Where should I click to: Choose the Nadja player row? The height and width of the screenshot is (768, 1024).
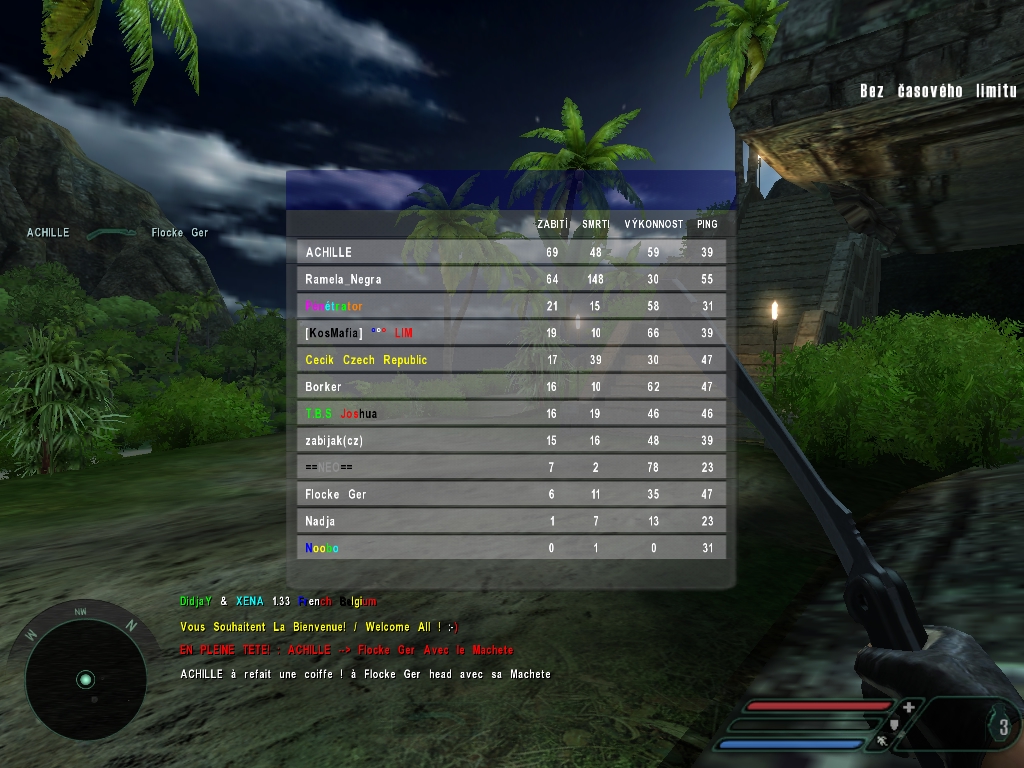click(510, 521)
